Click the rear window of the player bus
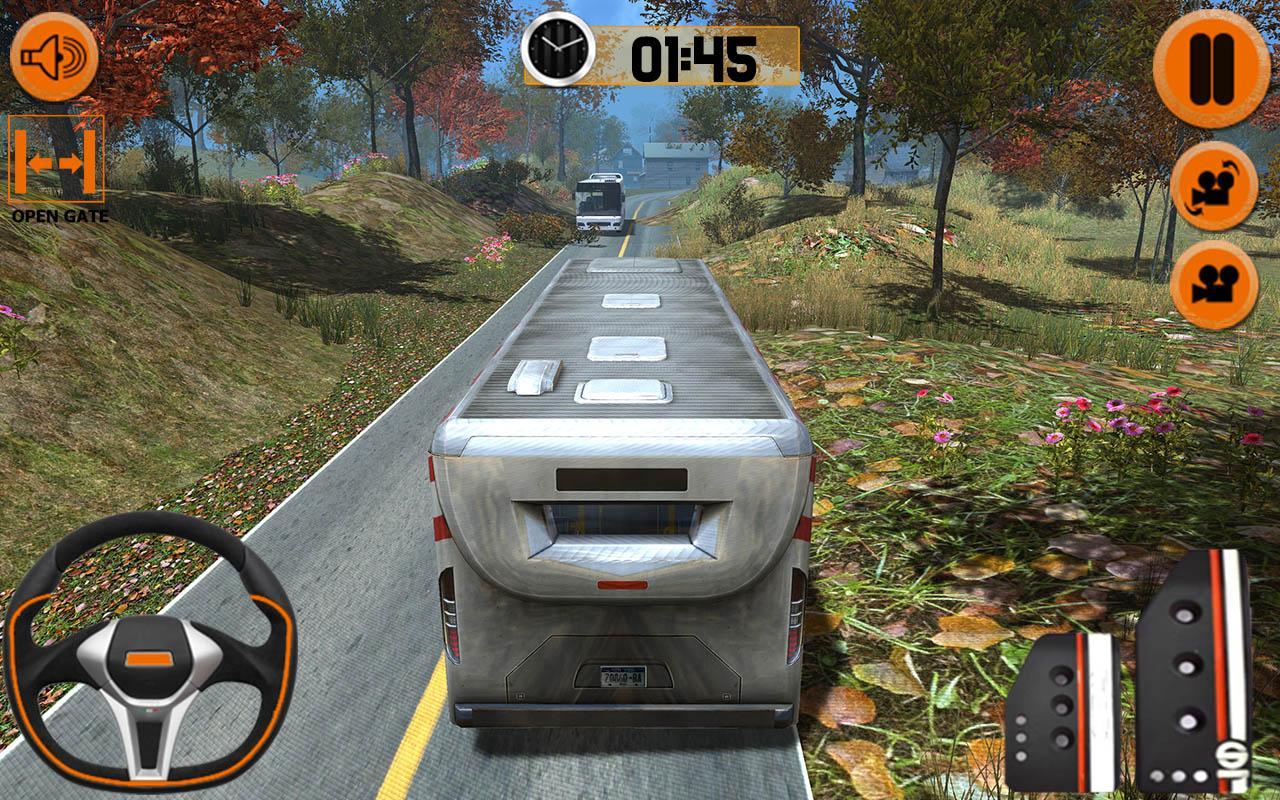The height and width of the screenshot is (800, 1280). (x=622, y=525)
